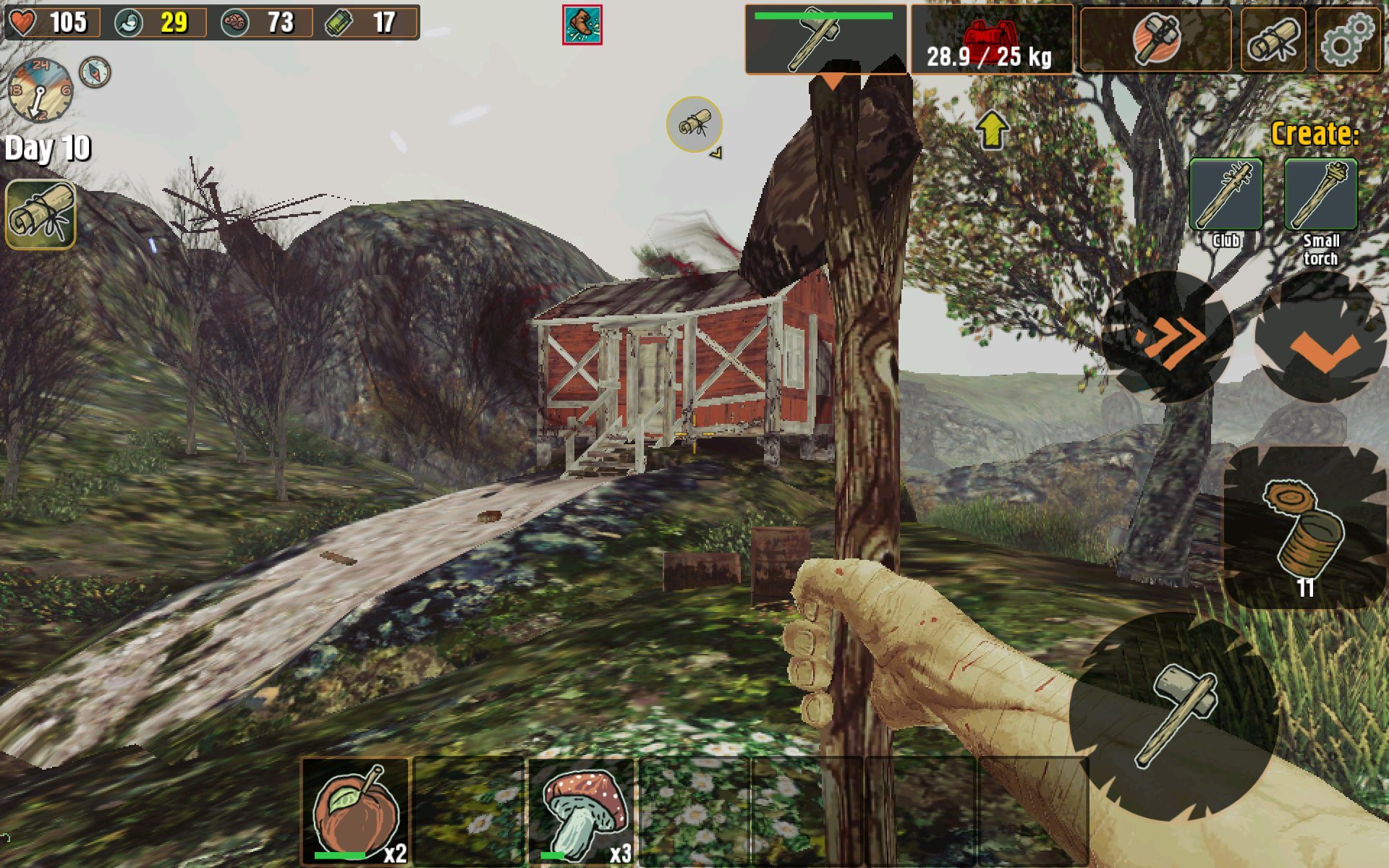Tap the crouch down-arrow button
This screenshot has width=1389, height=868.
(x=1322, y=338)
